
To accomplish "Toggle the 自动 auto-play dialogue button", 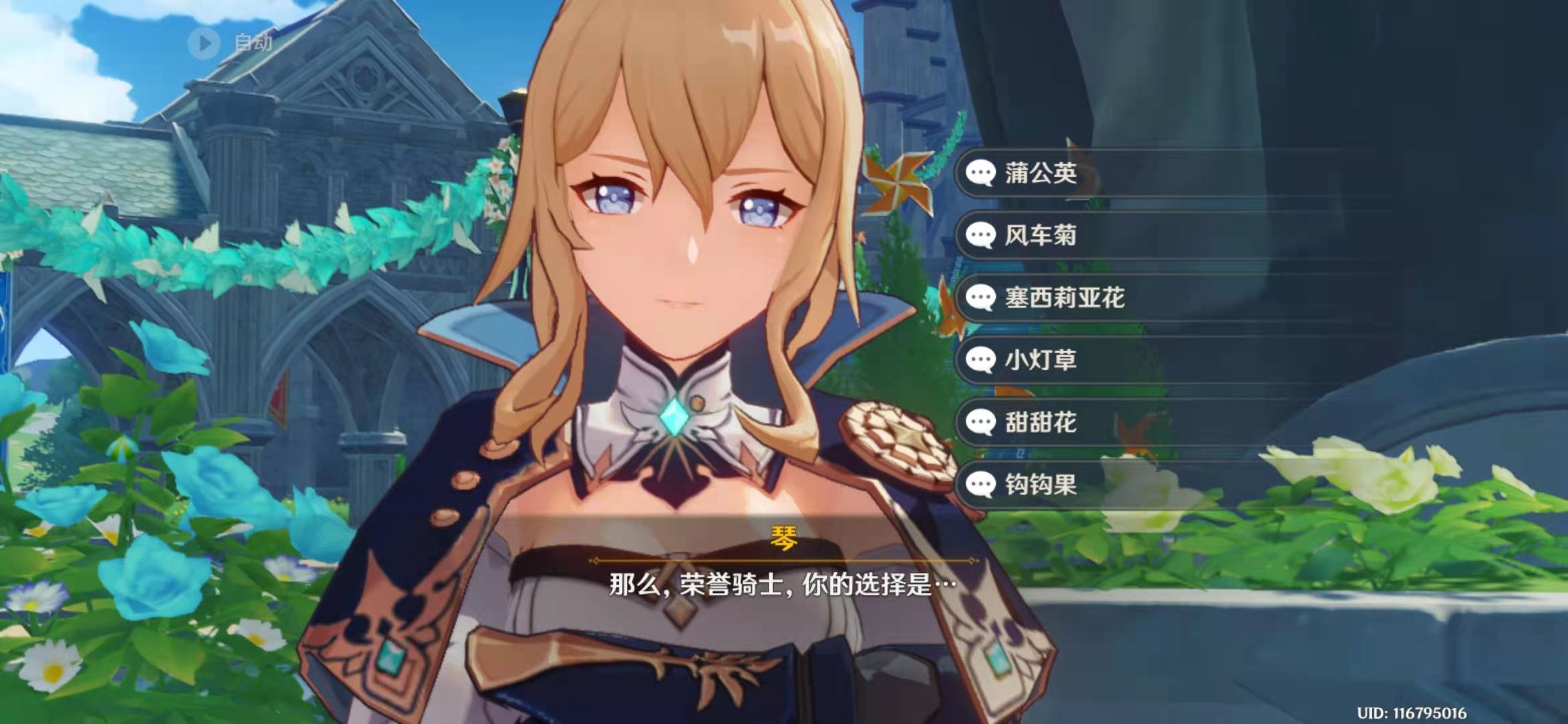I will [x=230, y=43].
